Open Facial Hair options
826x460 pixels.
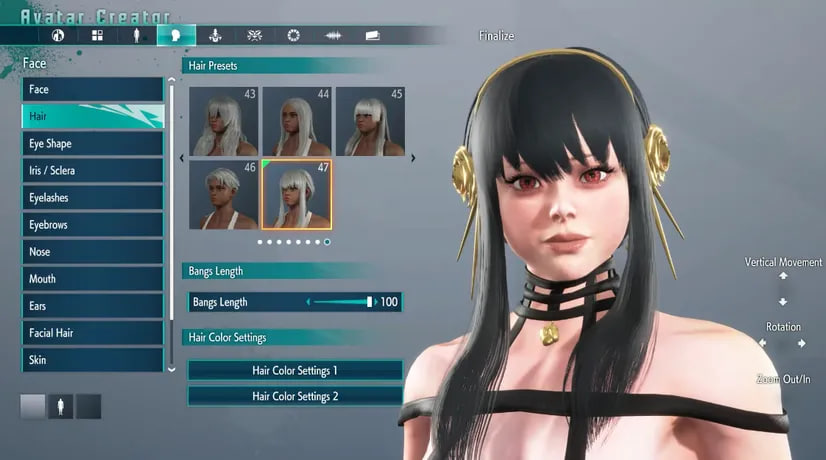[x=92, y=332]
